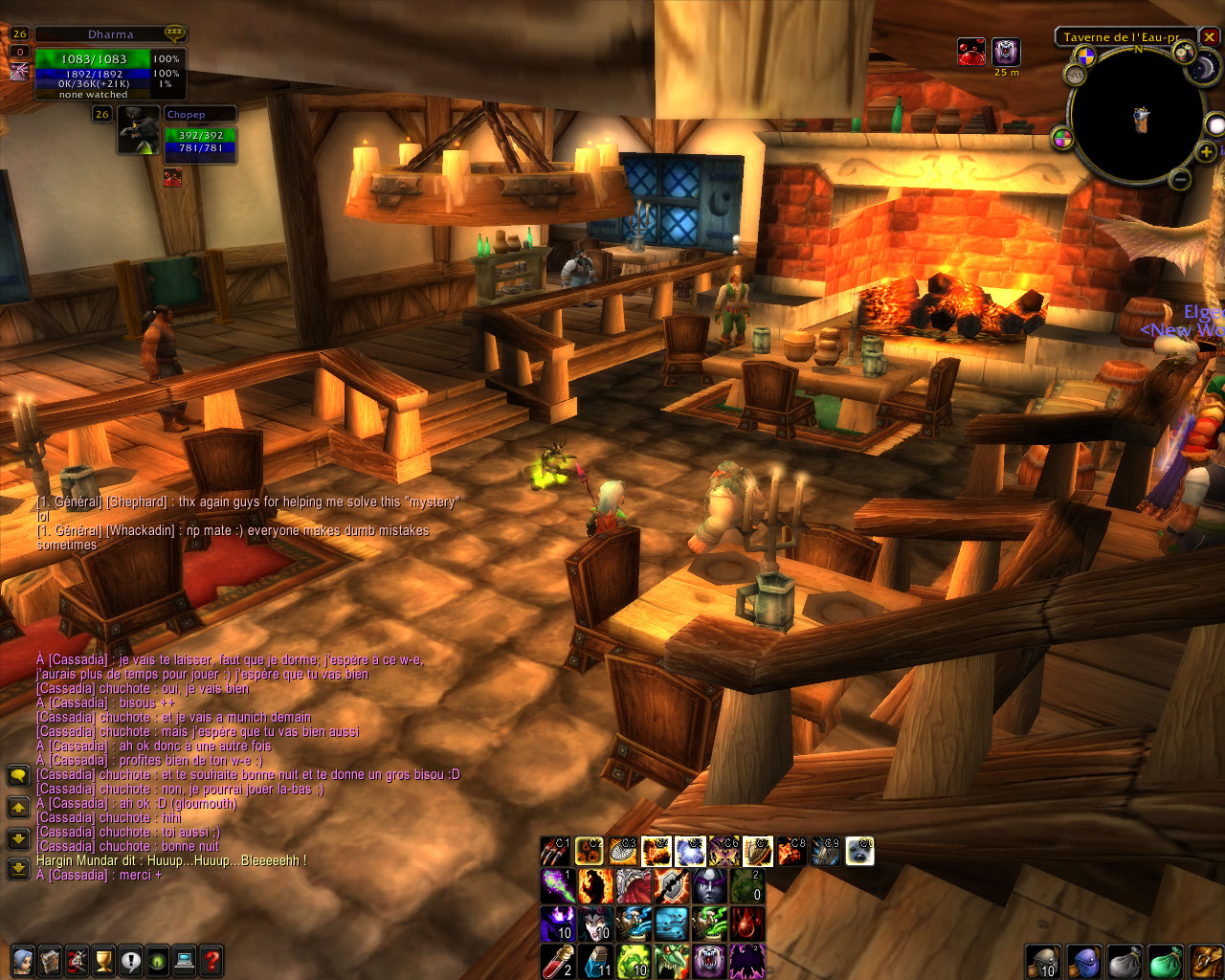Select the Chopep pet portrait
Viewport: 1225px width, 980px height.
(139, 131)
